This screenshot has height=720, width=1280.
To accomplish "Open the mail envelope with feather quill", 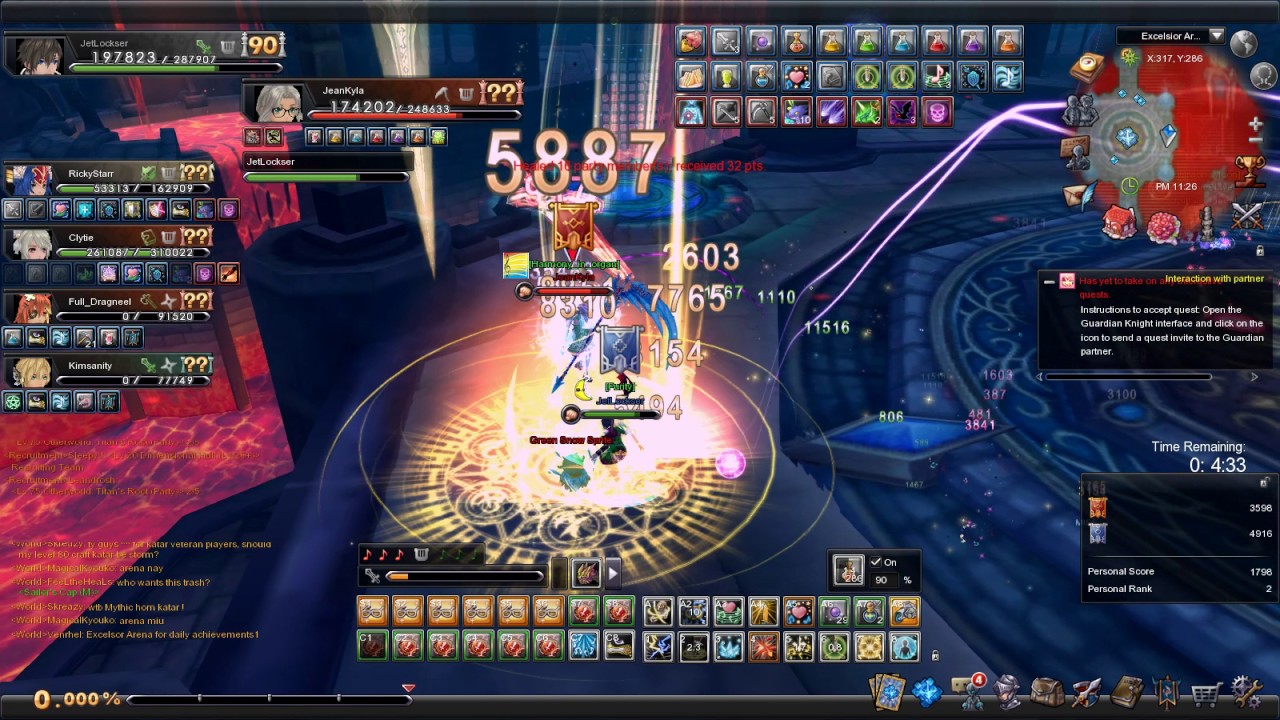I will click(x=1079, y=193).
